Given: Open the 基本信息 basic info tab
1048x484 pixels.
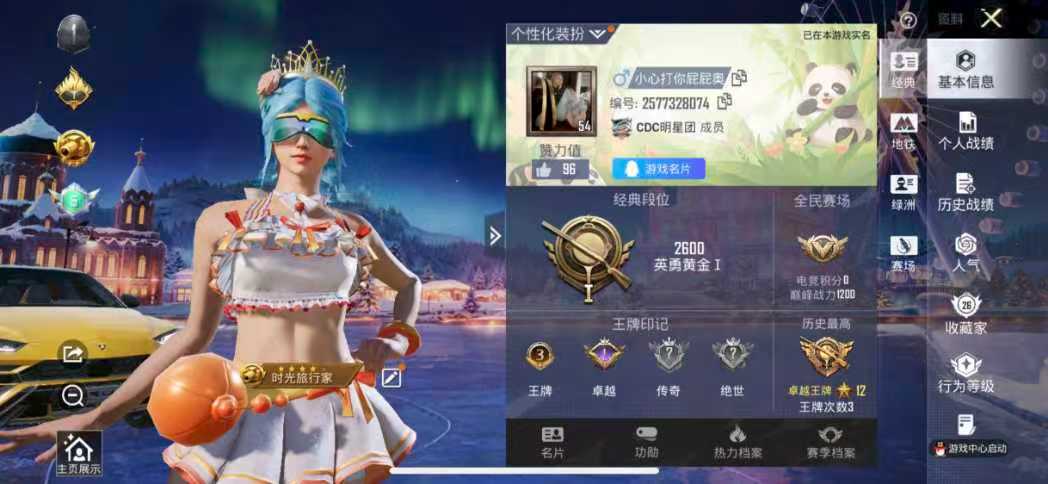Looking at the screenshot, I should coord(965,69).
